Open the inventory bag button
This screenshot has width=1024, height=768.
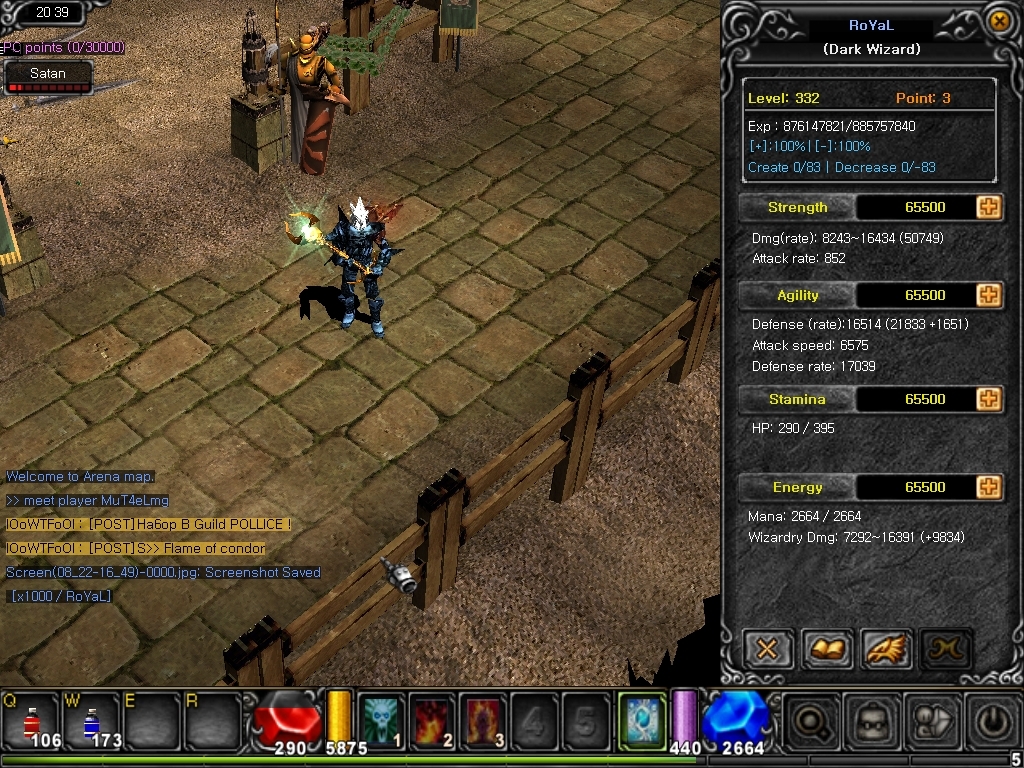[x=868, y=720]
